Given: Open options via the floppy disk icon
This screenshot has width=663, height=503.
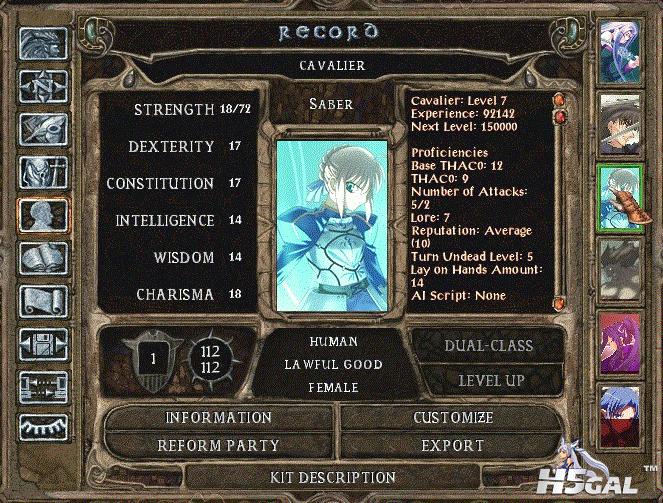Looking at the screenshot, I should tap(43, 344).
